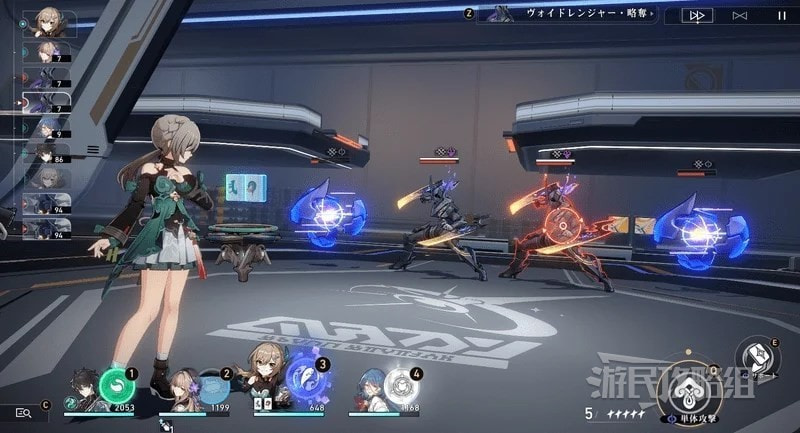Toggle the auto-battle button
This screenshot has width=800, height=433.
[740, 15]
